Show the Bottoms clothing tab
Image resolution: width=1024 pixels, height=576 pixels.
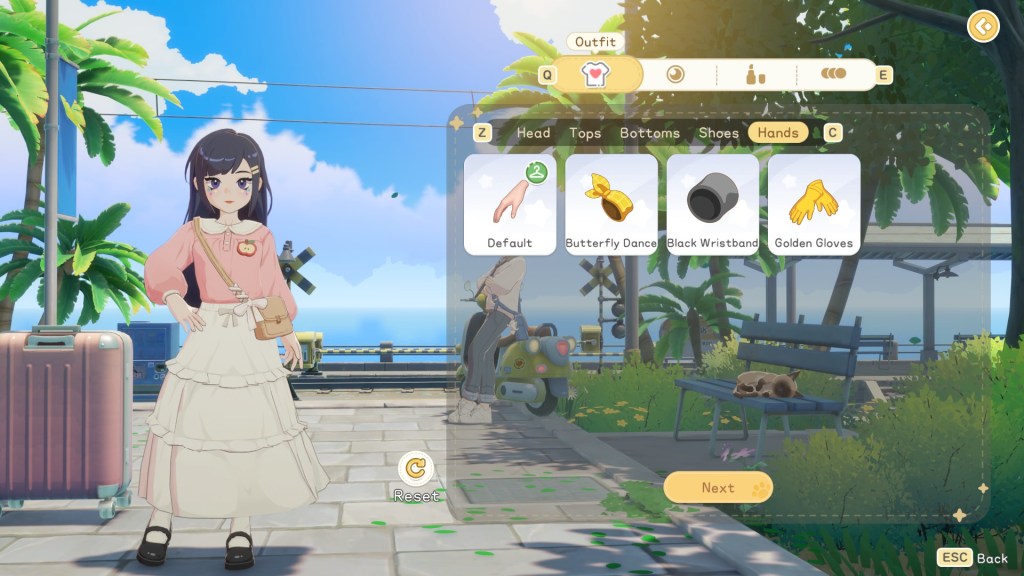pyautogui.click(x=649, y=133)
